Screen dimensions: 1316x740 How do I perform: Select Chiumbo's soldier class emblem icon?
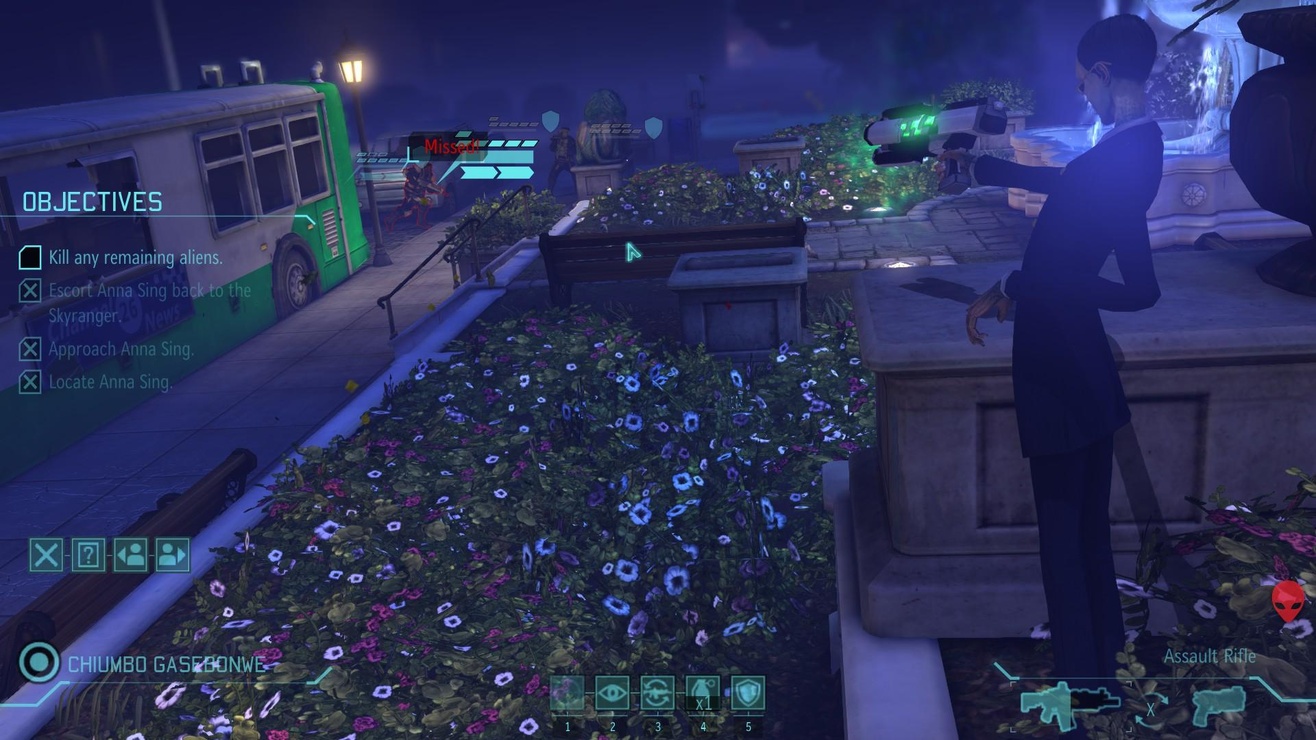(37, 662)
